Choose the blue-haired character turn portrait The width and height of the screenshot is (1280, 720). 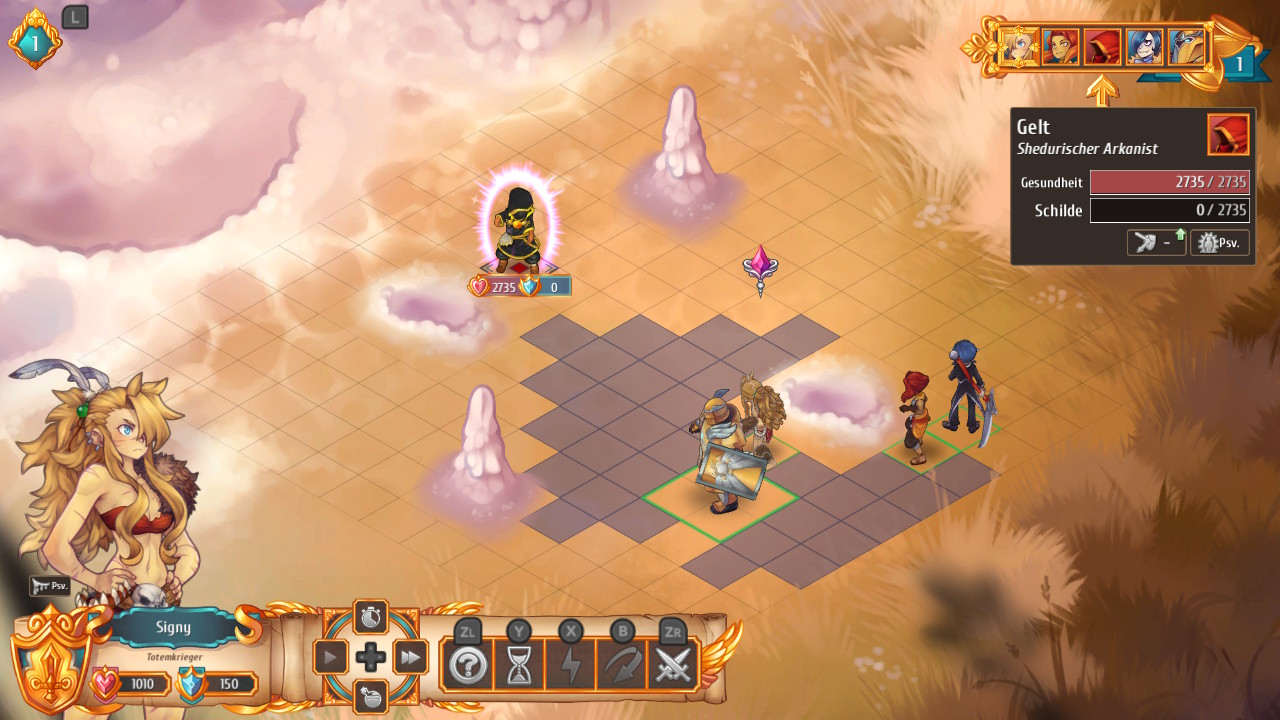(1144, 47)
